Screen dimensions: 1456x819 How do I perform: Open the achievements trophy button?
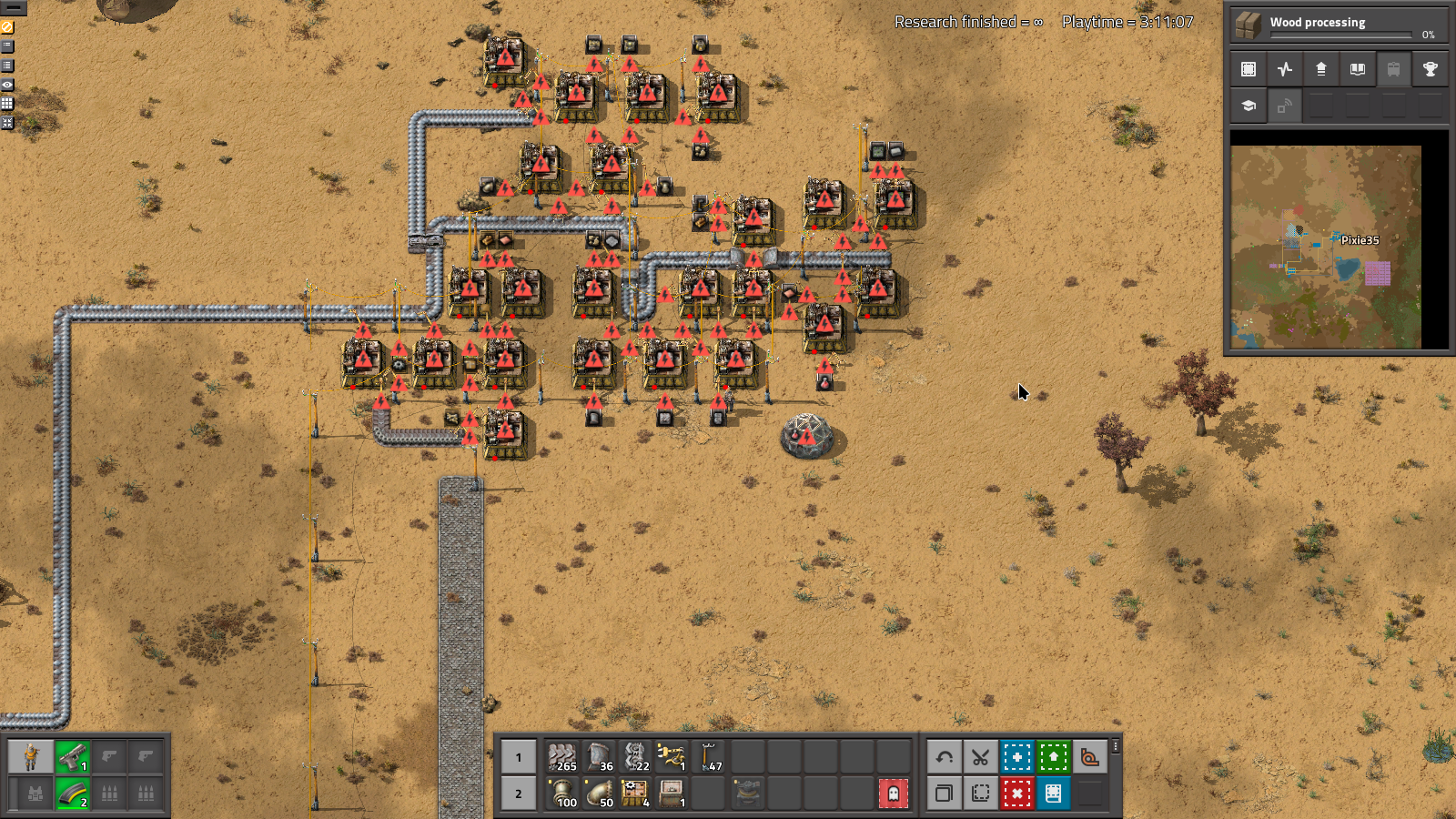pos(1430,69)
